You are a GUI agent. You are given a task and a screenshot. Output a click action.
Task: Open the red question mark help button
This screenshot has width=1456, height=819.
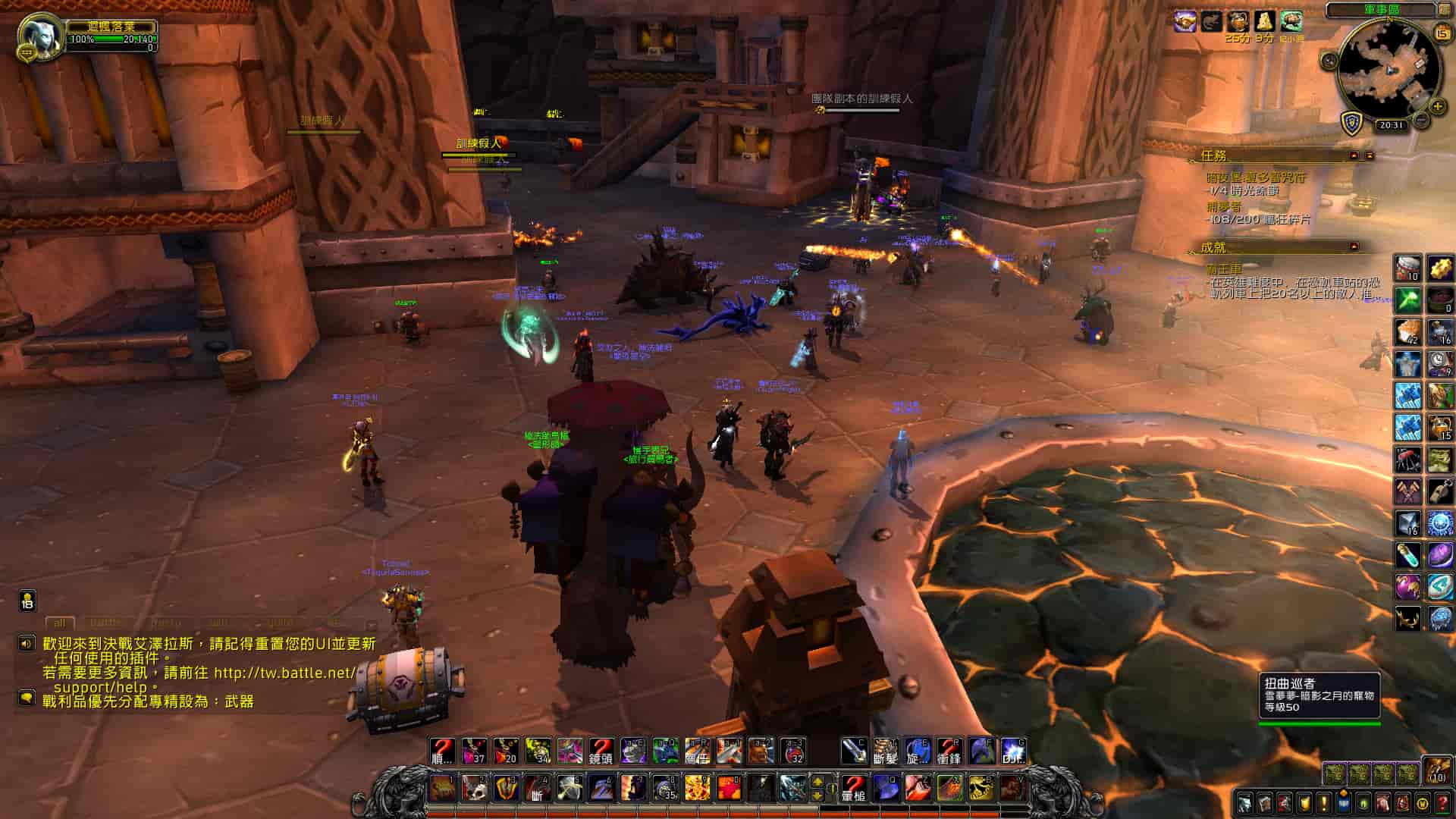1442,802
